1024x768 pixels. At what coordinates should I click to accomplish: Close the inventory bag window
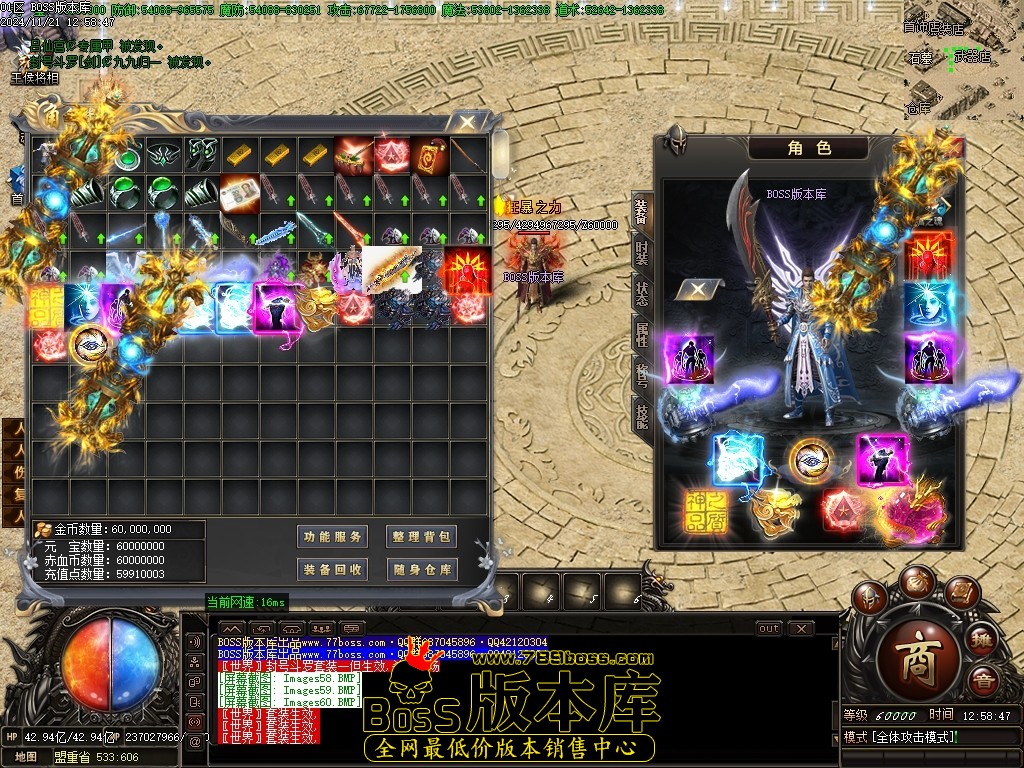pyautogui.click(x=466, y=123)
